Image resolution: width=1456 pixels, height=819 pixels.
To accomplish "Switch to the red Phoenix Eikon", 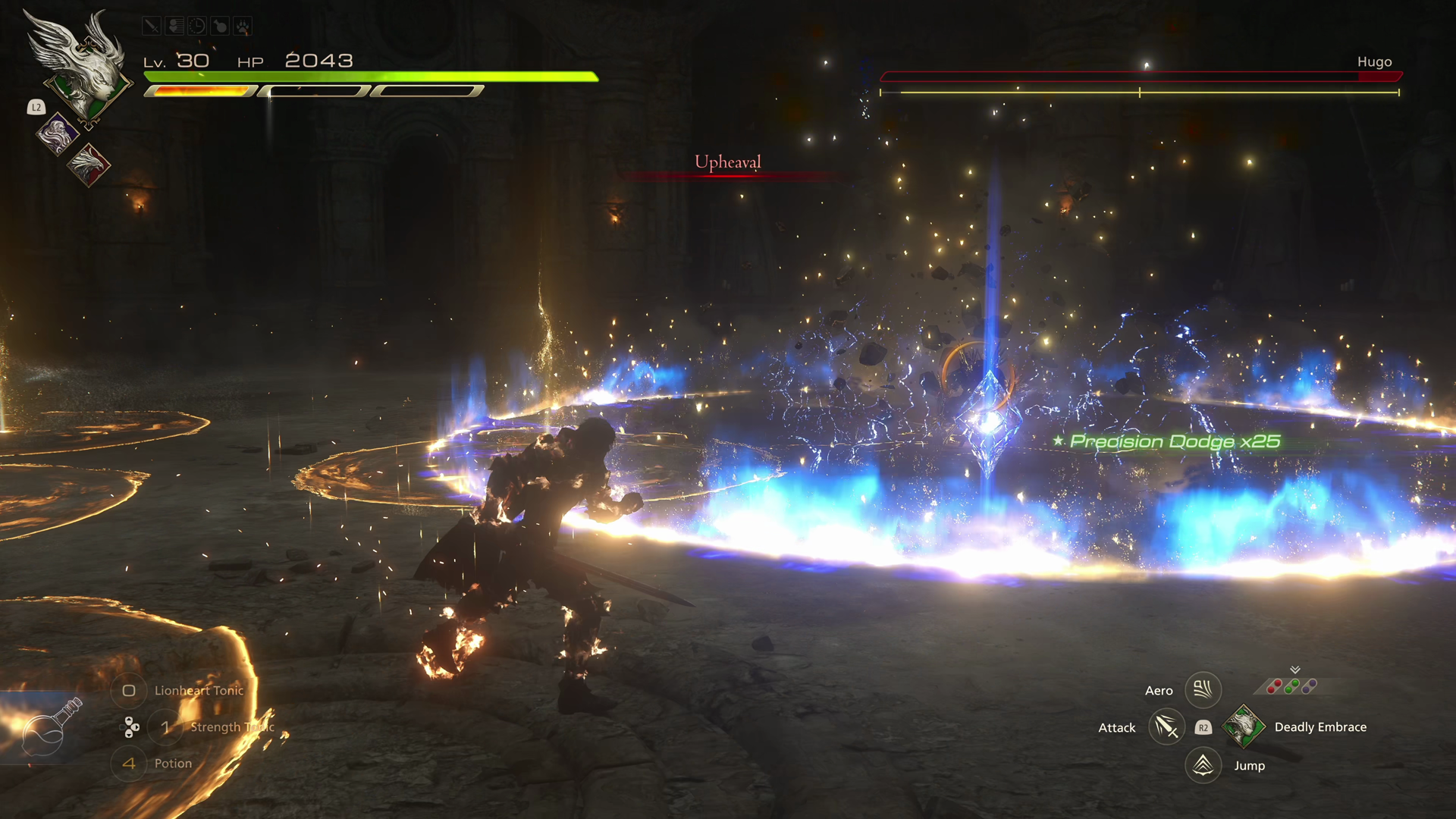I will click(x=89, y=165).
